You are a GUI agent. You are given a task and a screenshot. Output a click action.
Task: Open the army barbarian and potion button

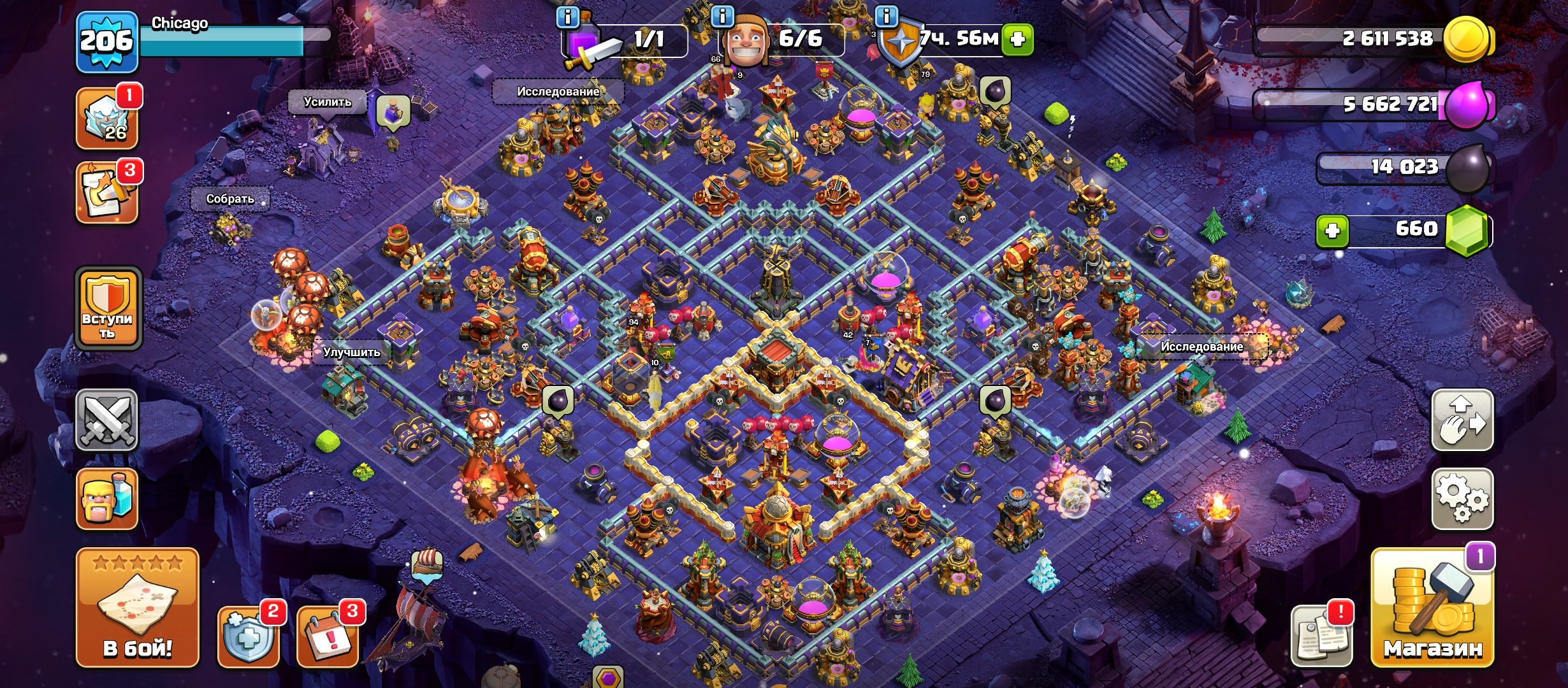tap(106, 499)
